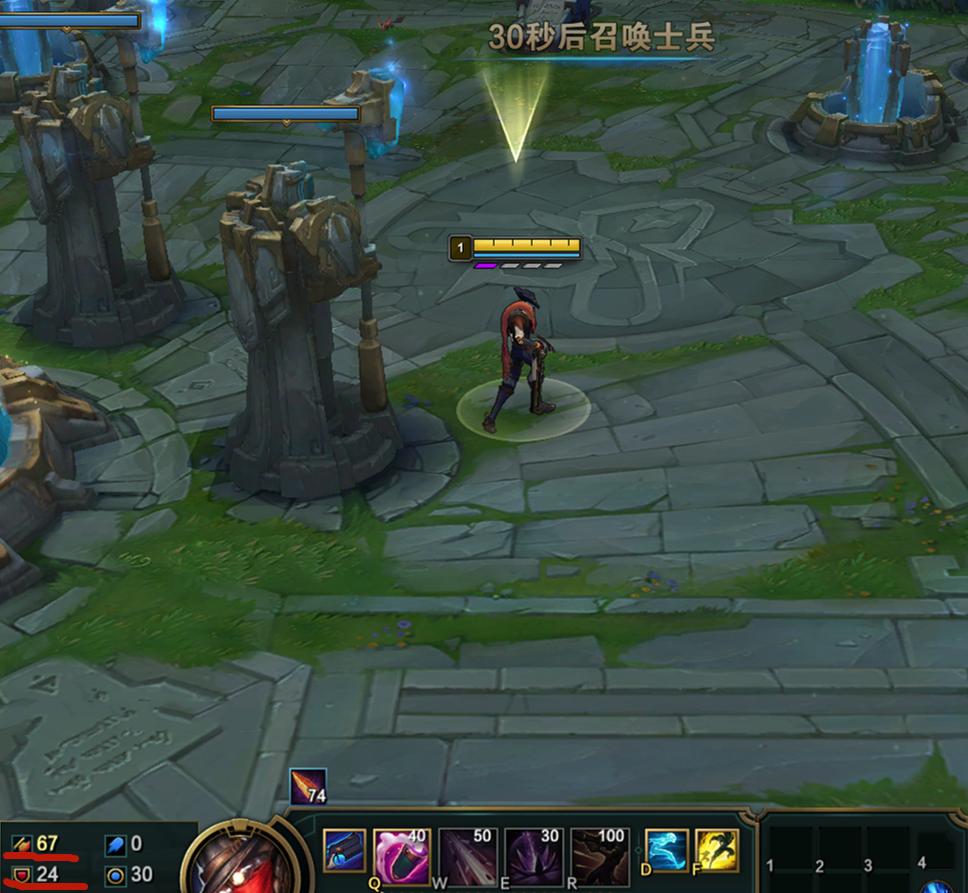Click the buff icon showing 74
Viewport: 968px width, 893px height.
click(x=308, y=788)
